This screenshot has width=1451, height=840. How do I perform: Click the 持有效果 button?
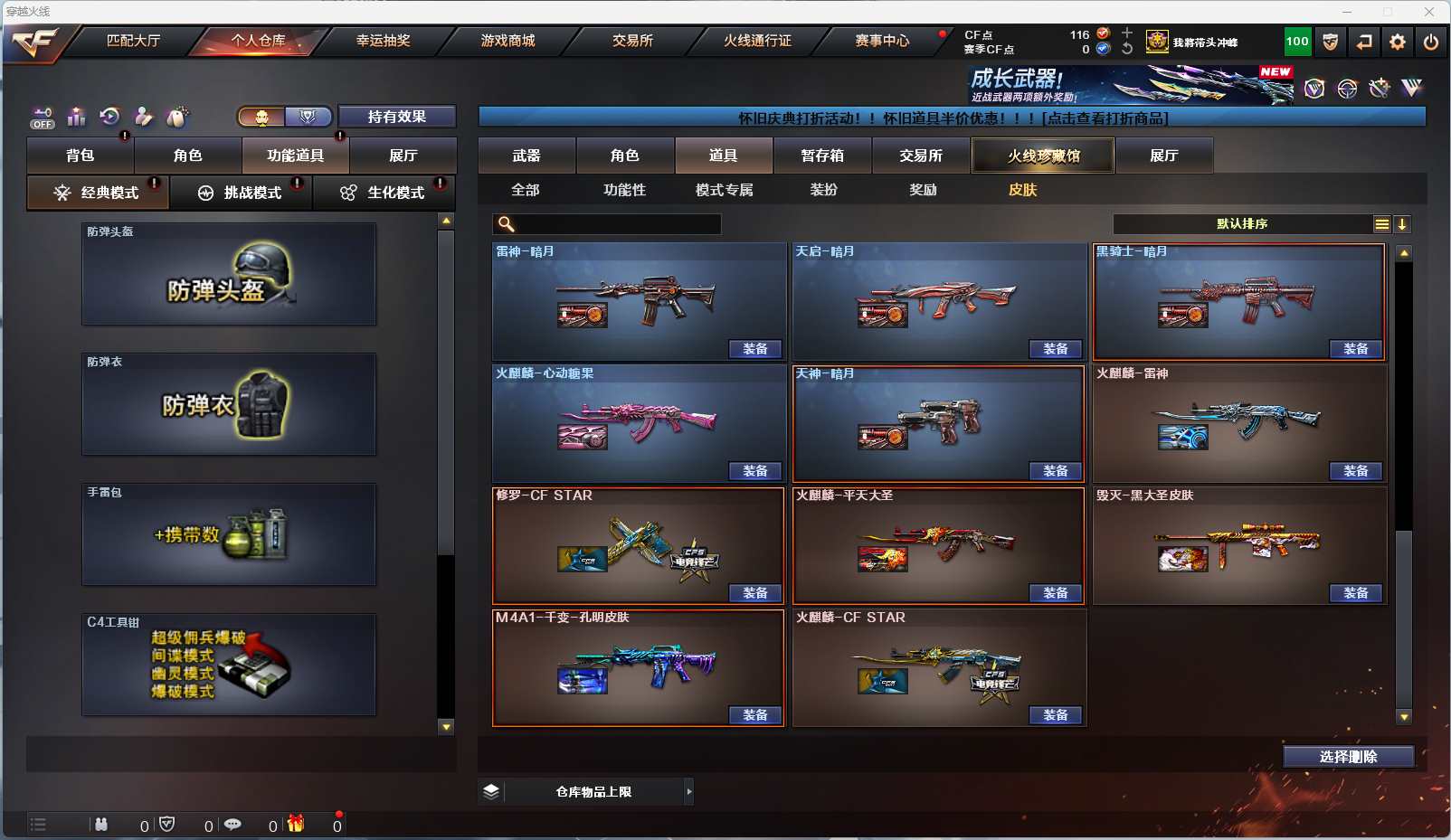(396, 117)
